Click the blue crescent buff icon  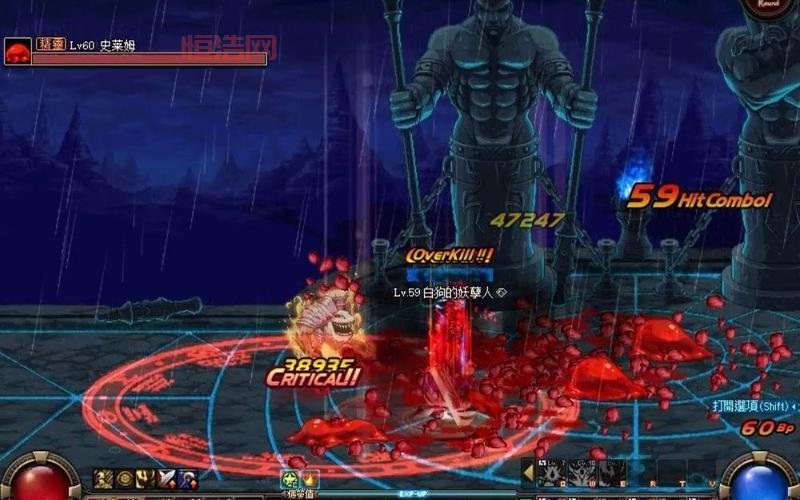pyautogui.click(x=187, y=479)
